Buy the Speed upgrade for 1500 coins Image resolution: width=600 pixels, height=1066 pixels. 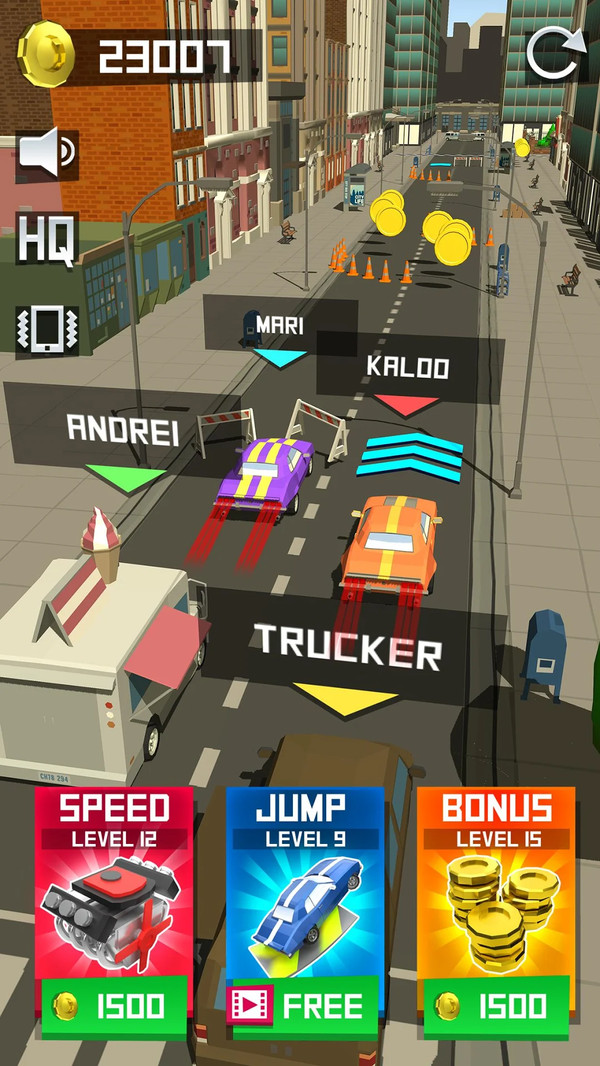[x=112, y=1004]
